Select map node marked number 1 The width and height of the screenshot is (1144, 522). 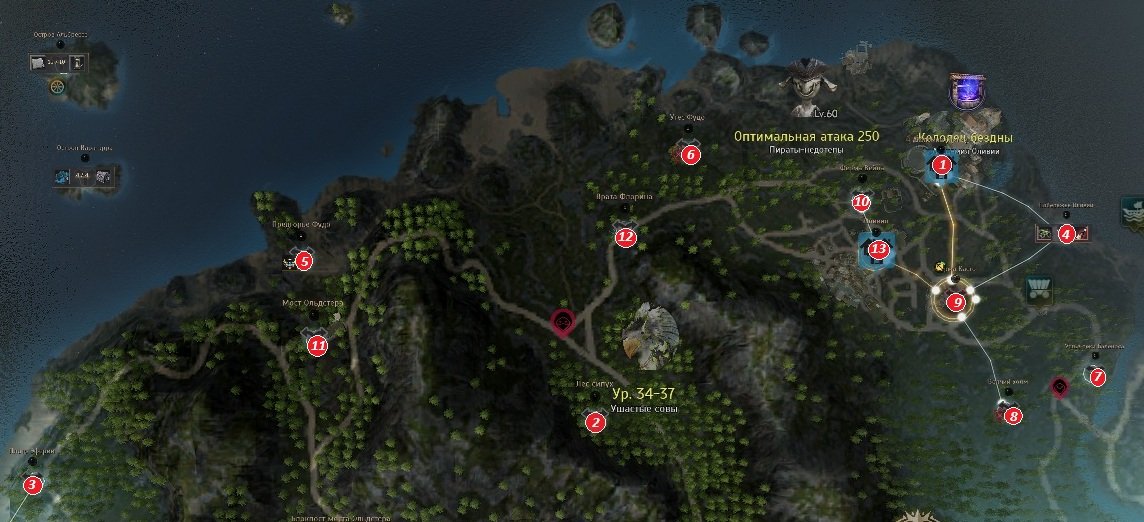coord(940,164)
